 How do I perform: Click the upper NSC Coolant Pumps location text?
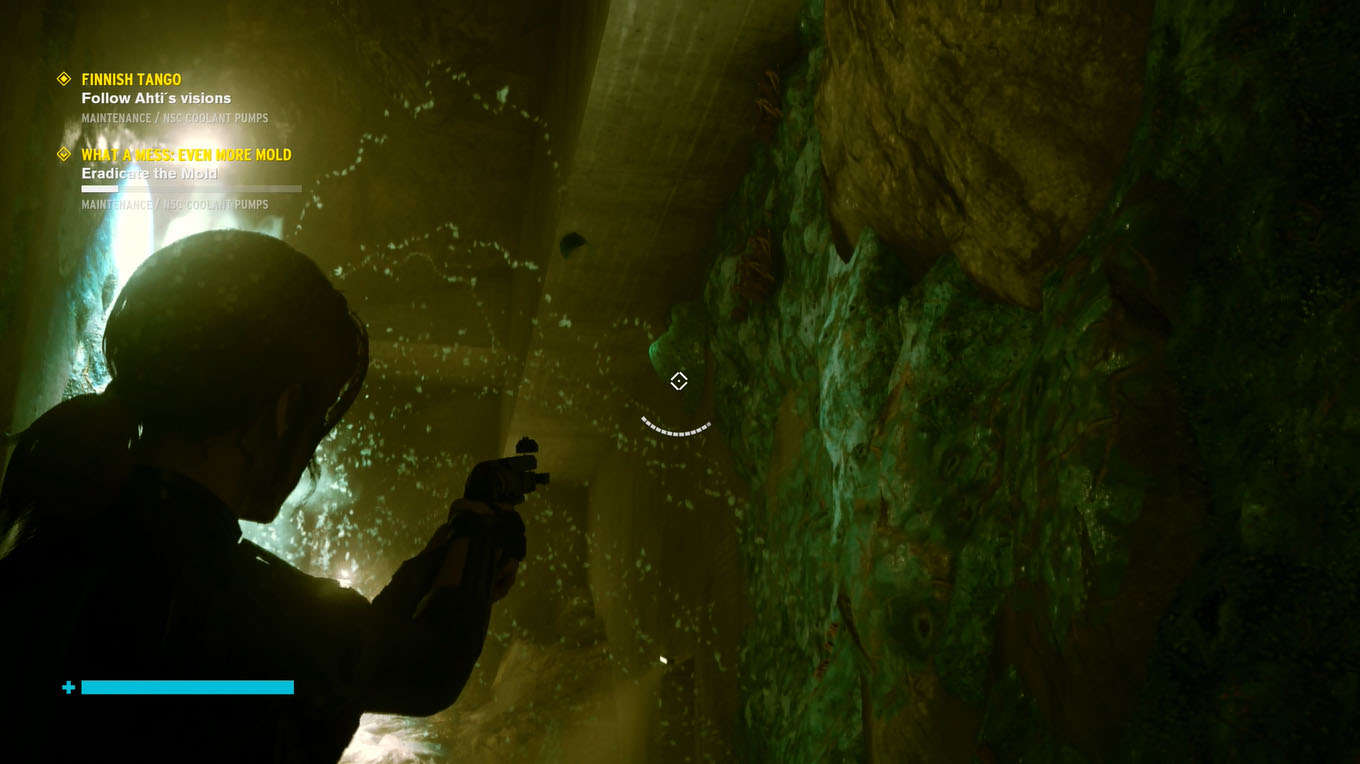175,117
